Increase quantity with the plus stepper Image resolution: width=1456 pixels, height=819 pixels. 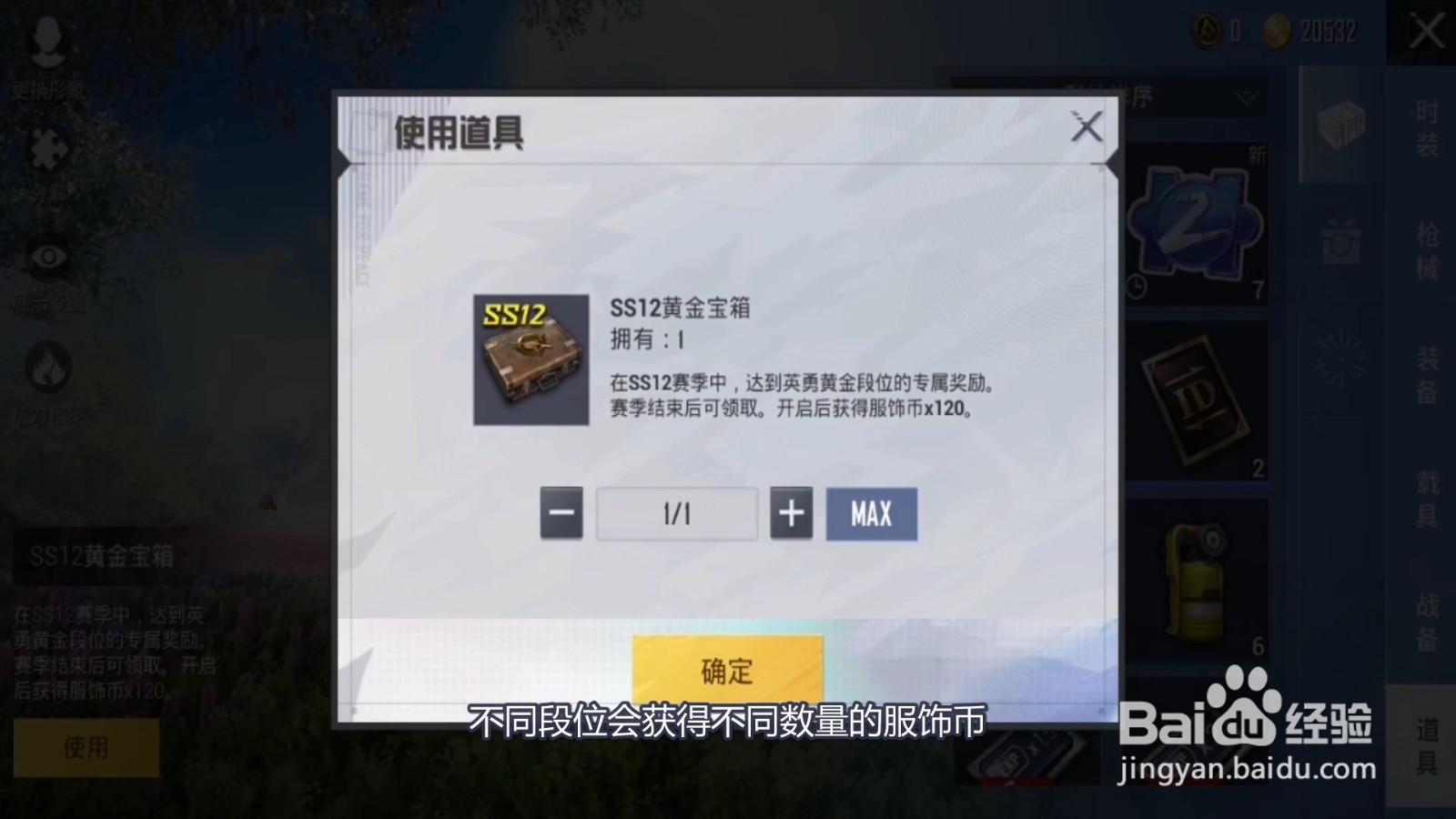click(793, 514)
